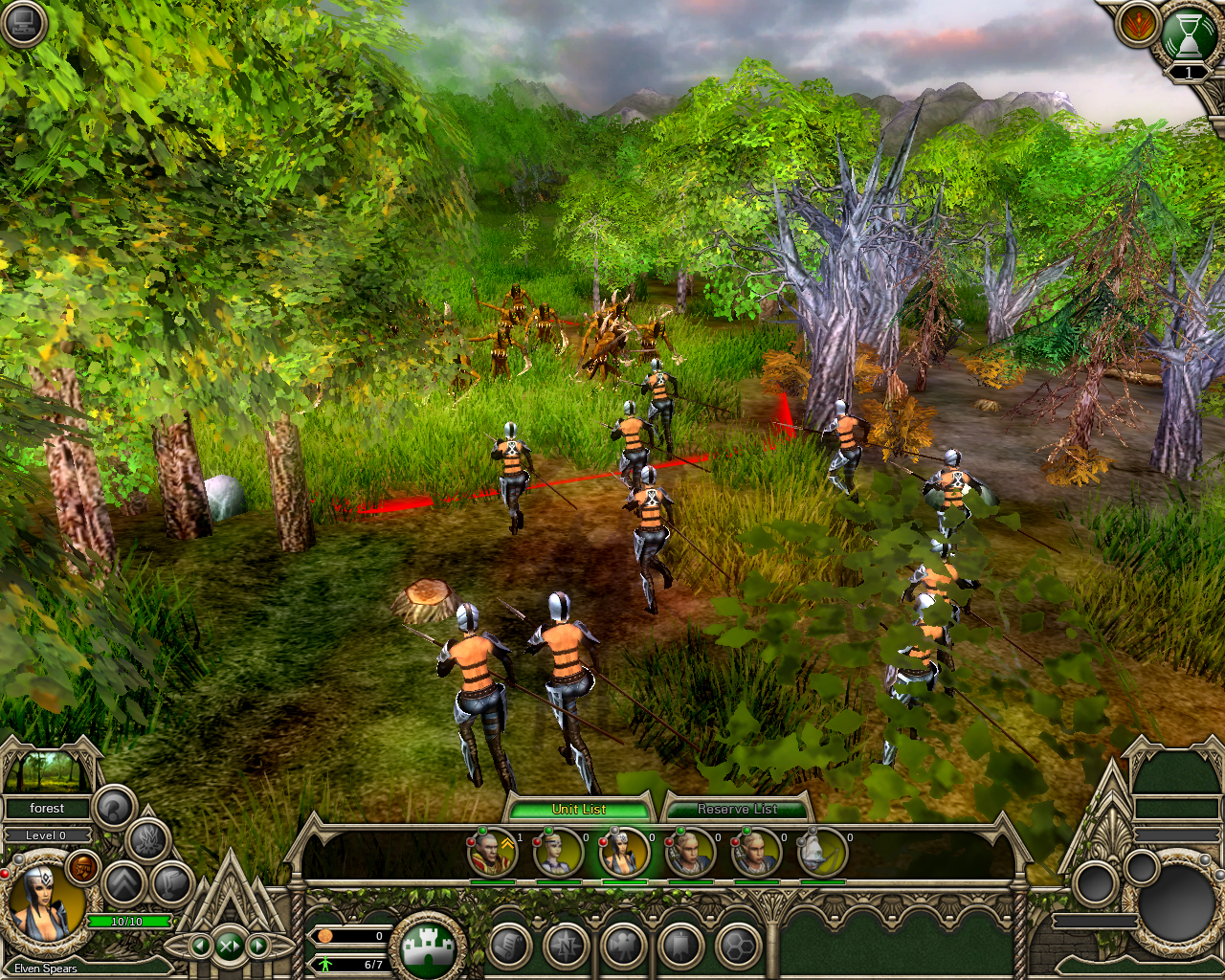
Task: Switch to the Unit List tab
Action: (x=579, y=810)
